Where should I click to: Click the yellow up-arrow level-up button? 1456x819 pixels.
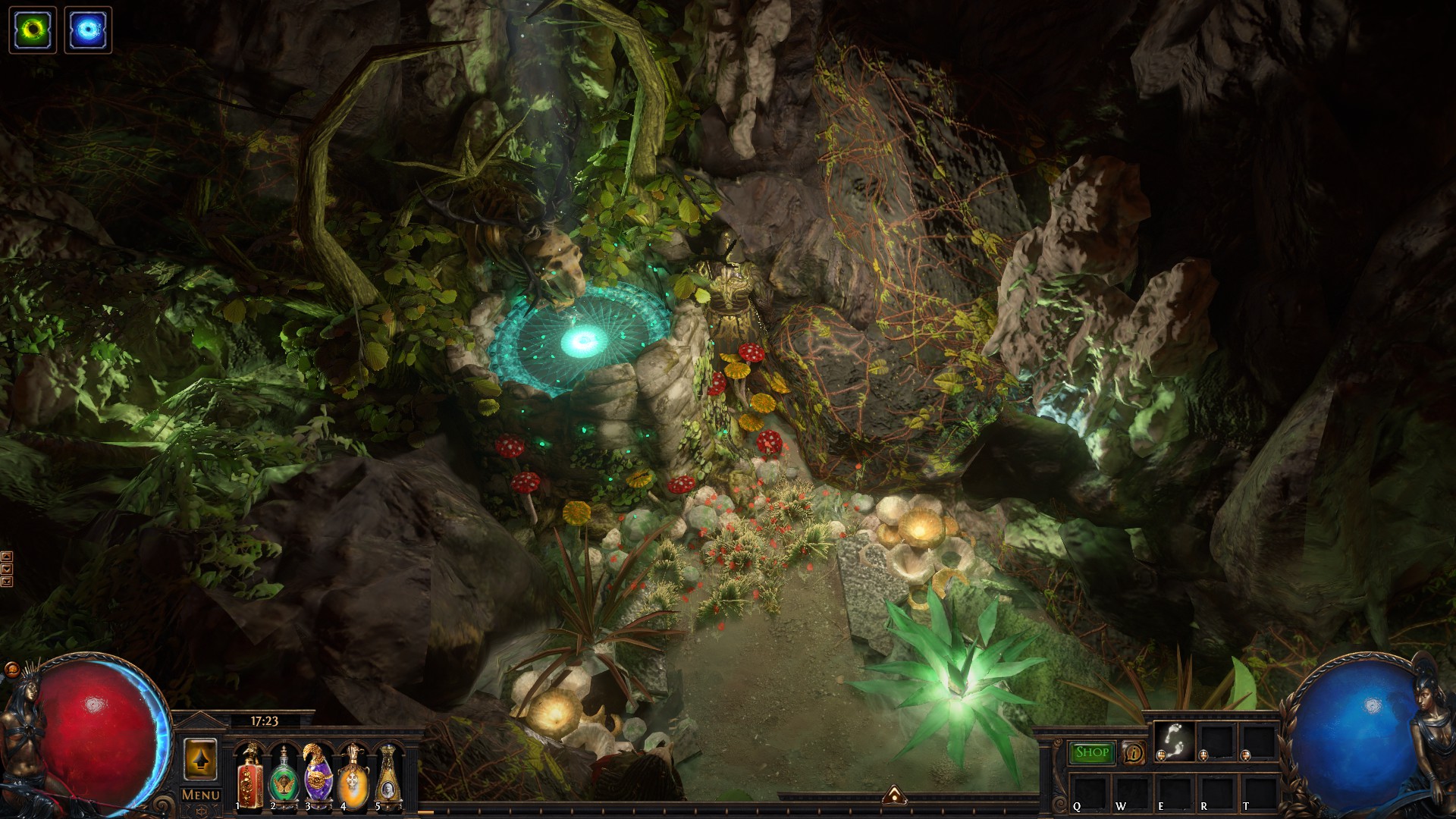point(200,758)
